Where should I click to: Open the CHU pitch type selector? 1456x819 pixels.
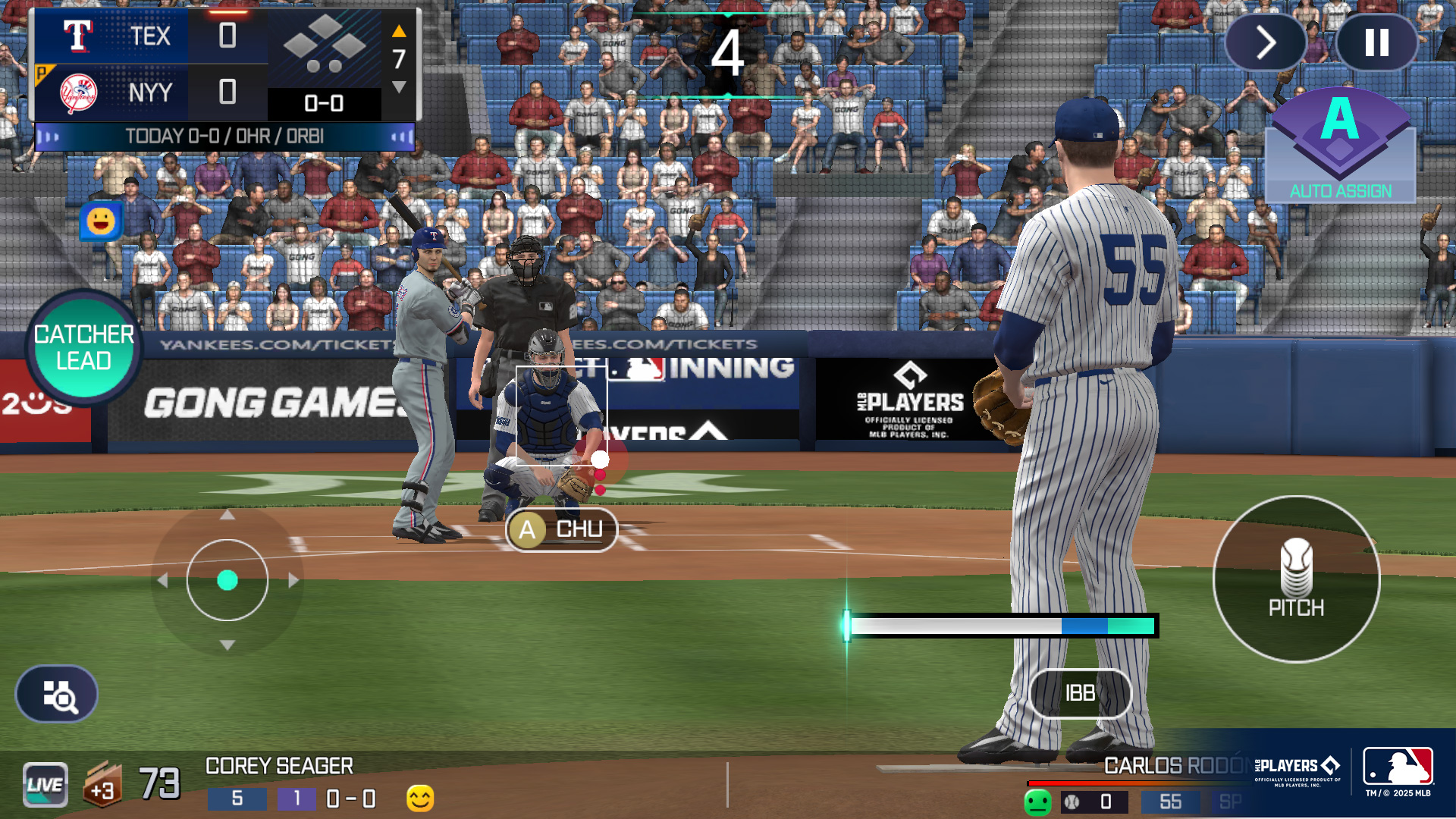(x=561, y=529)
